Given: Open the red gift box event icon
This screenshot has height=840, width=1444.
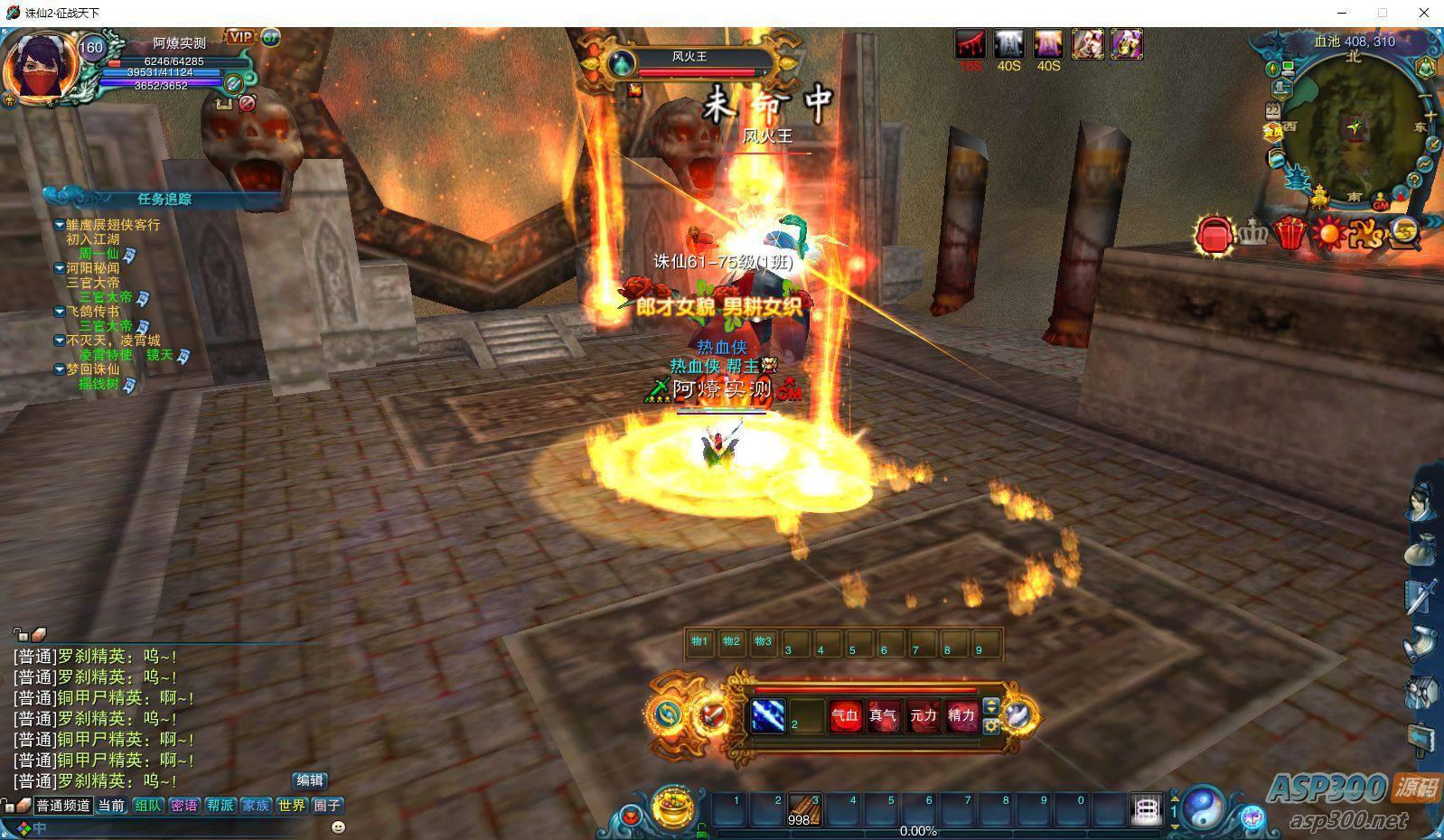Looking at the screenshot, I should coord(1290,234).
